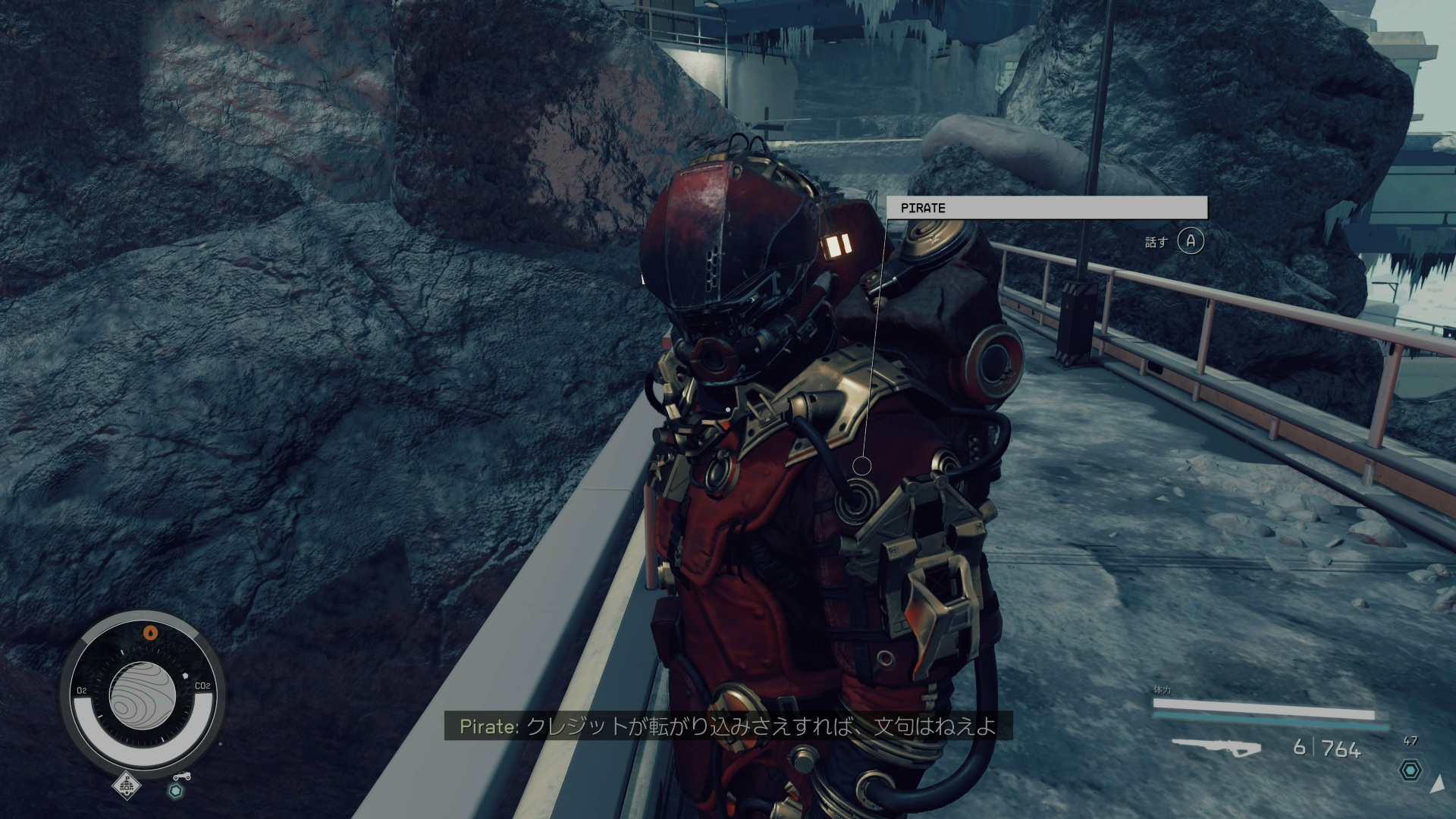Screen dimensions: 1456x819
Task: Select the PIRATE name label
Action: point(1046,208)
